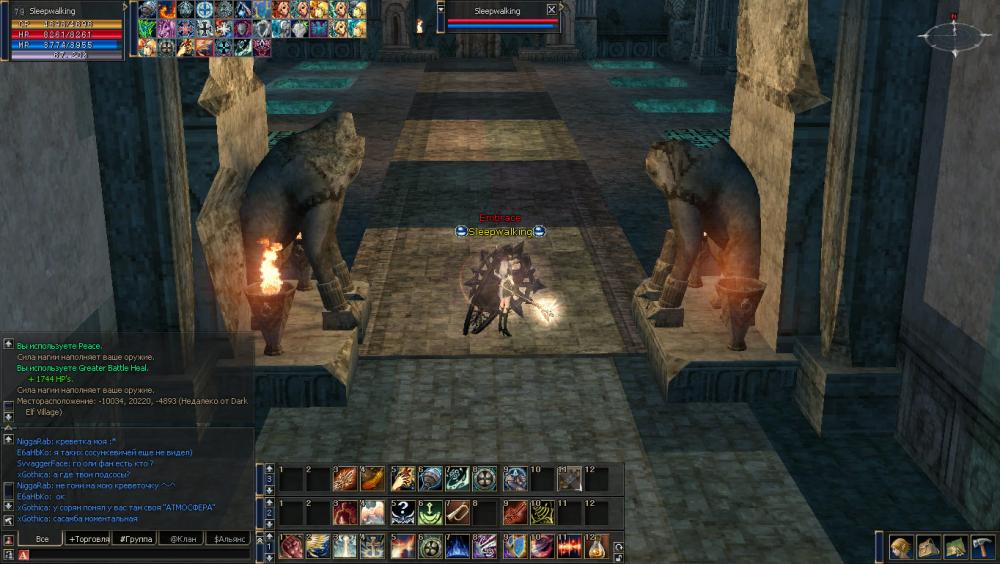Use the green anchor skill icon
This screenshot has height=564, width=1000.
coord(430,512)
